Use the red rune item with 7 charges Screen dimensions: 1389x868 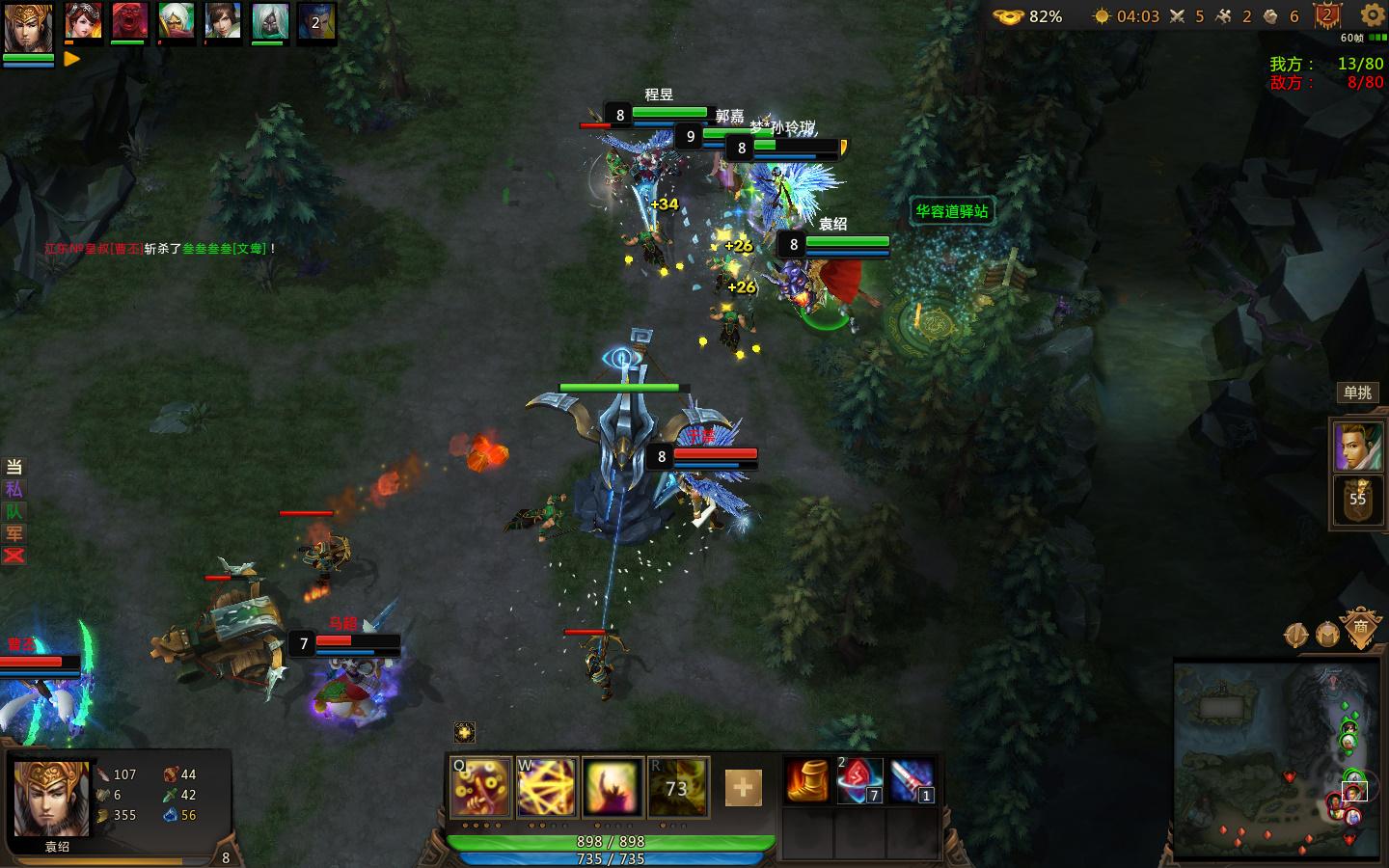861,781
